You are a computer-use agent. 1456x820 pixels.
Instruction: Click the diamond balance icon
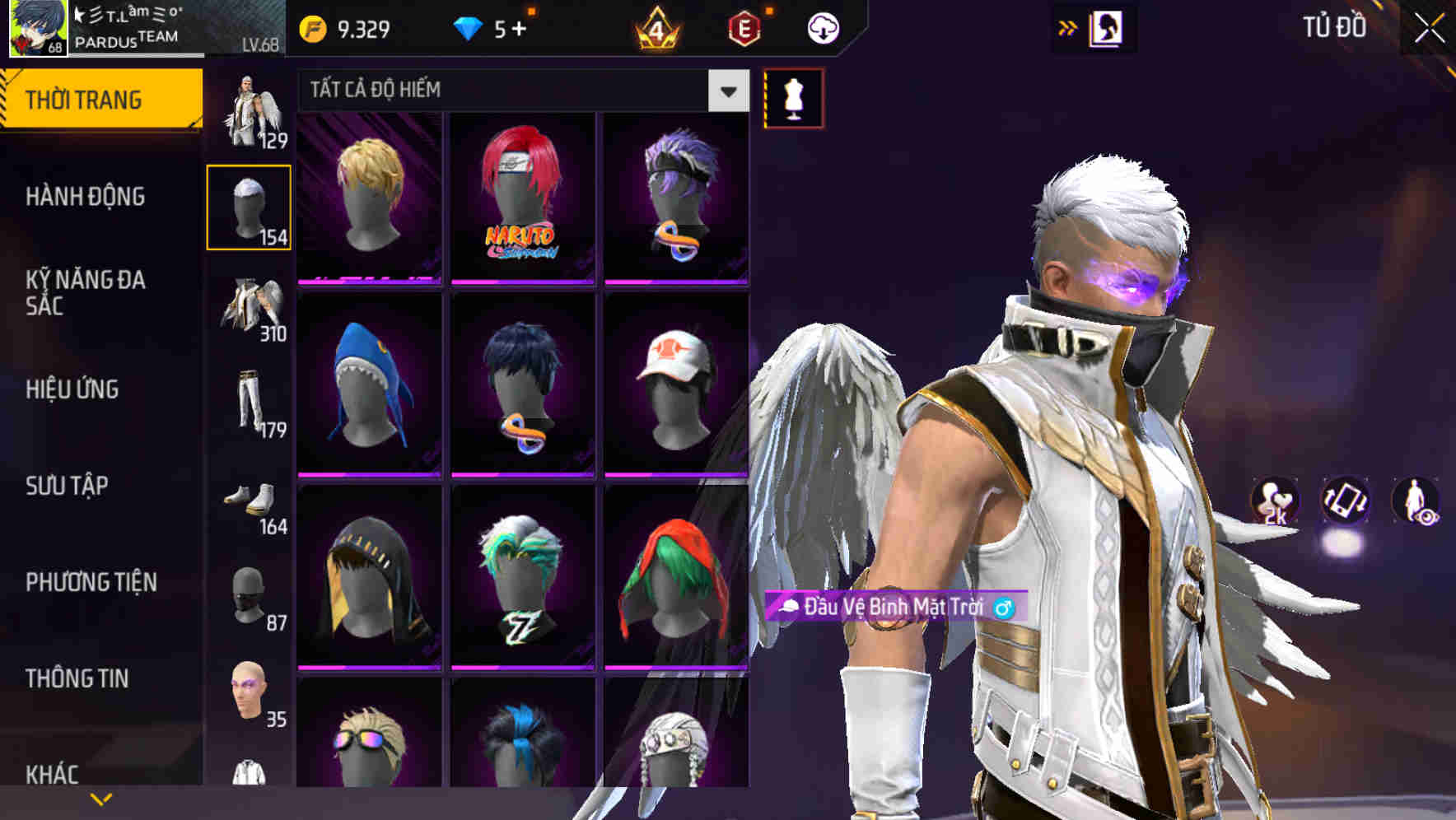tap(469, 27)
